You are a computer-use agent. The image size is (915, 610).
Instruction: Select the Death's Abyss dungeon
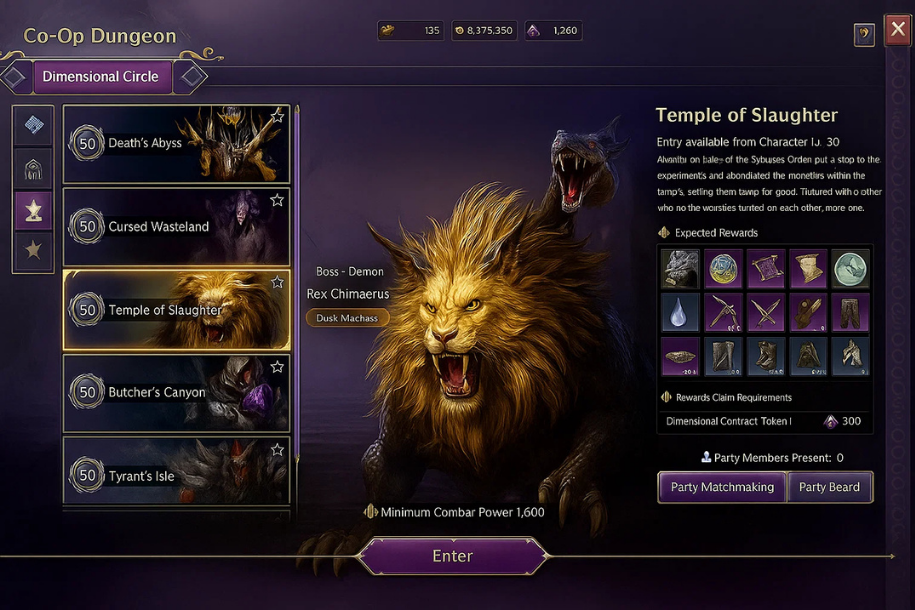coord(176,144)
